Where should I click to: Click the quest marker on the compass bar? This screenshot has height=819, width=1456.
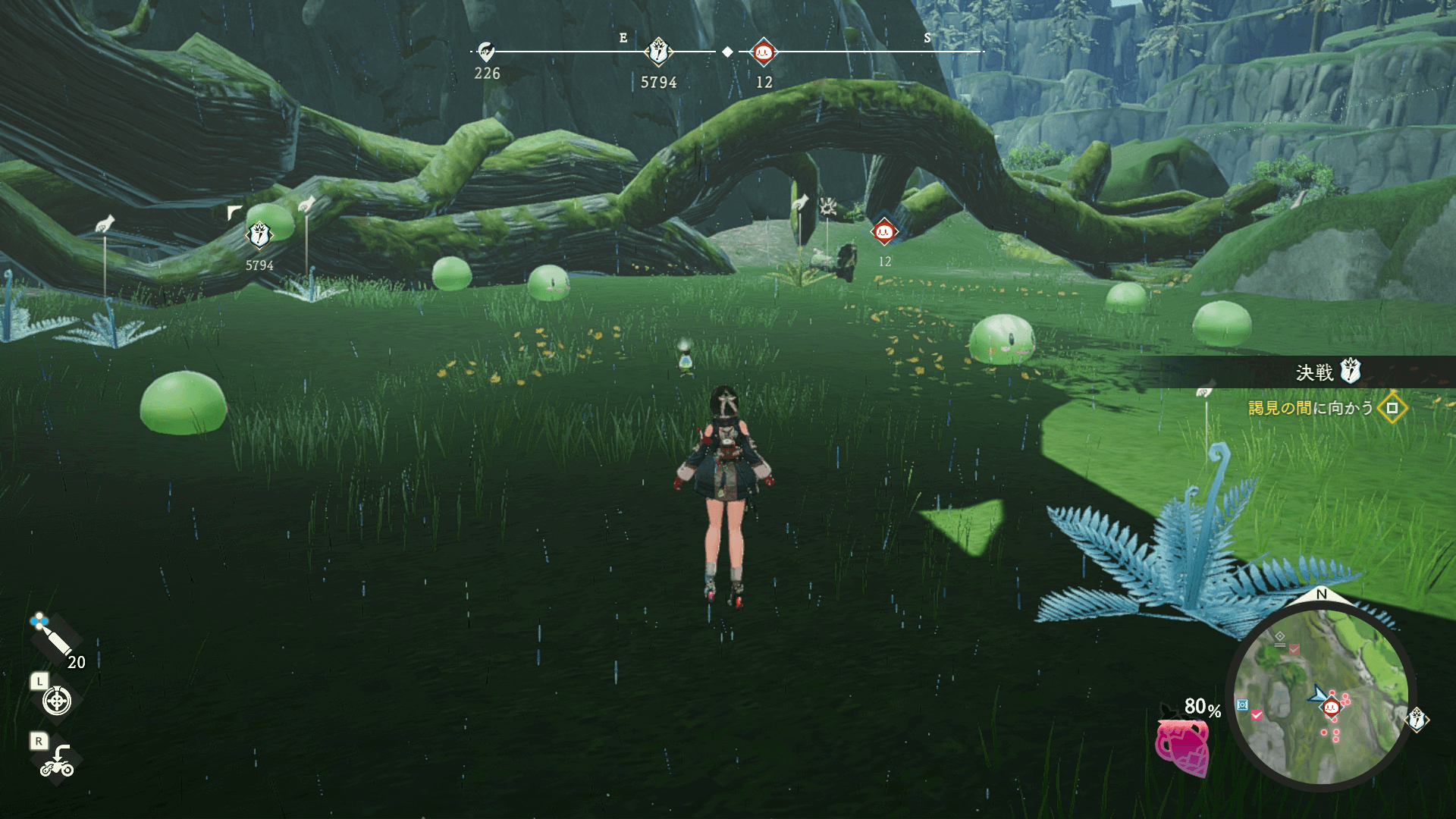pos(658,52)
